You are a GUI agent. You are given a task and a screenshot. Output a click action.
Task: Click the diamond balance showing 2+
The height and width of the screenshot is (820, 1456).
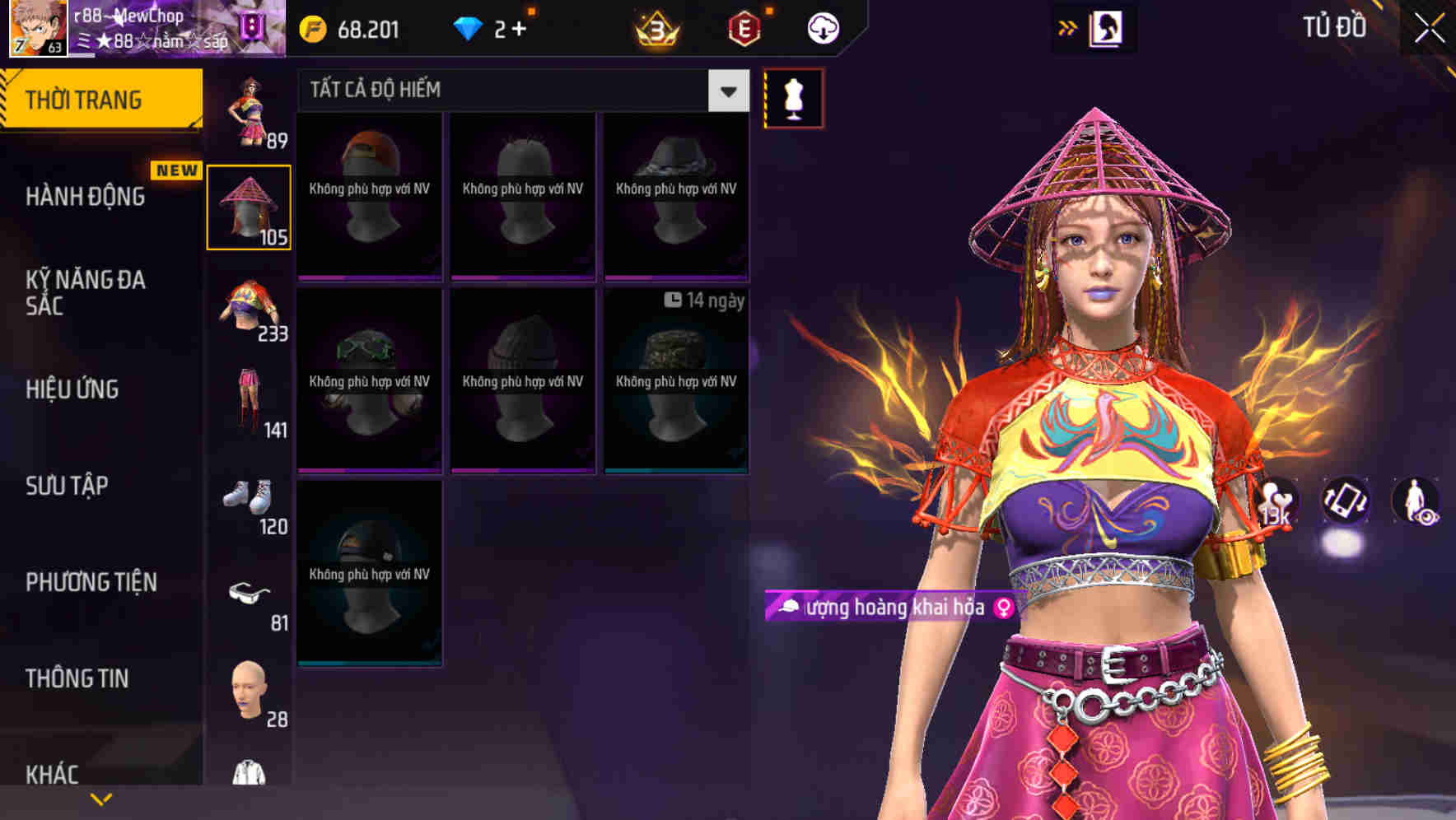[x=491, y=27]
